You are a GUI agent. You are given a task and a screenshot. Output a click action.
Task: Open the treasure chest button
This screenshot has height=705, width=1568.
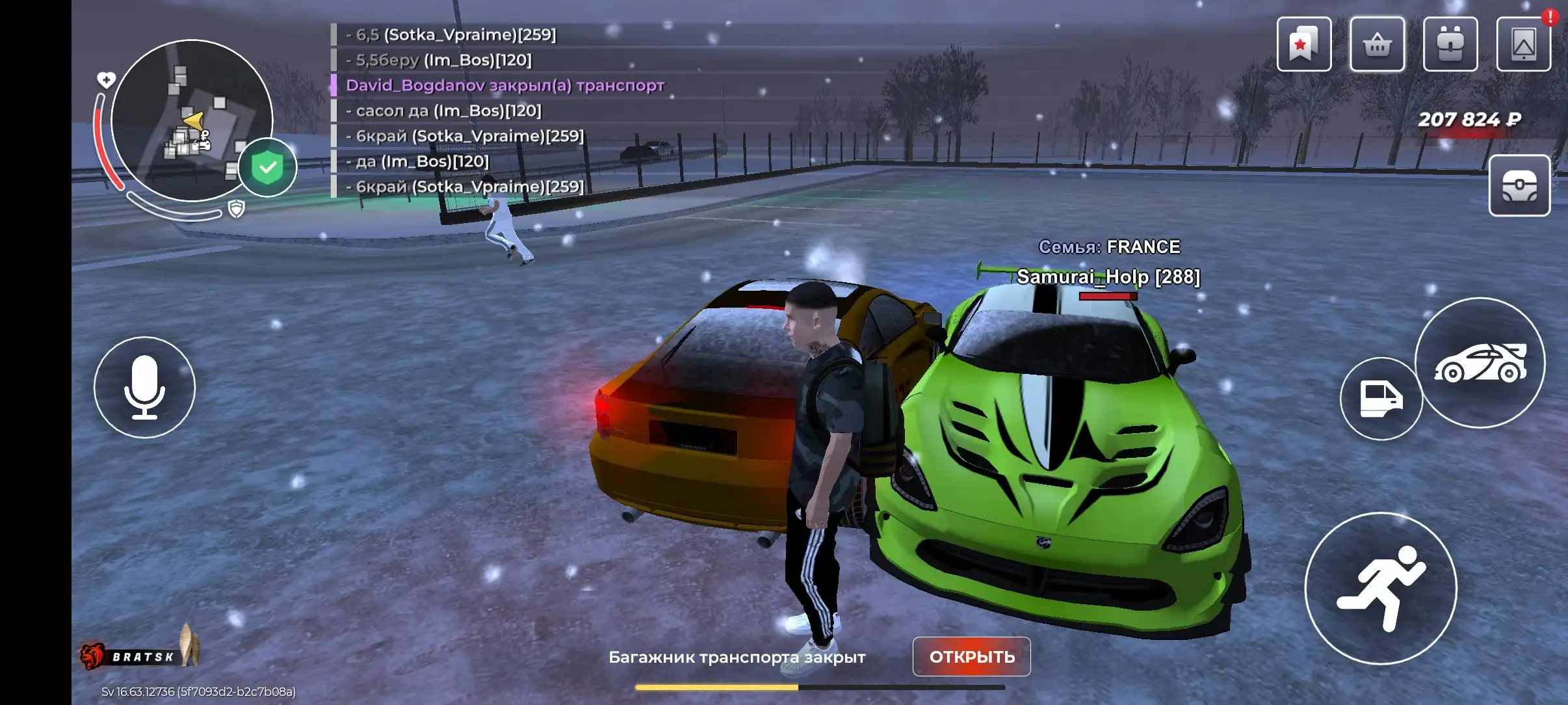pyautogui.click(x=1519, y=185)
